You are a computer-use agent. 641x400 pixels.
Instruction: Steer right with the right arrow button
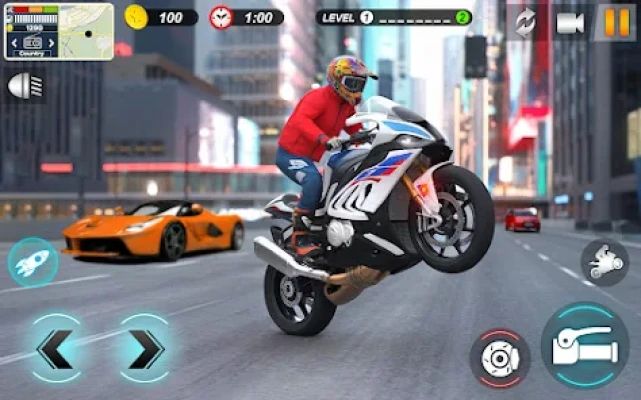(x=143, y=349)
